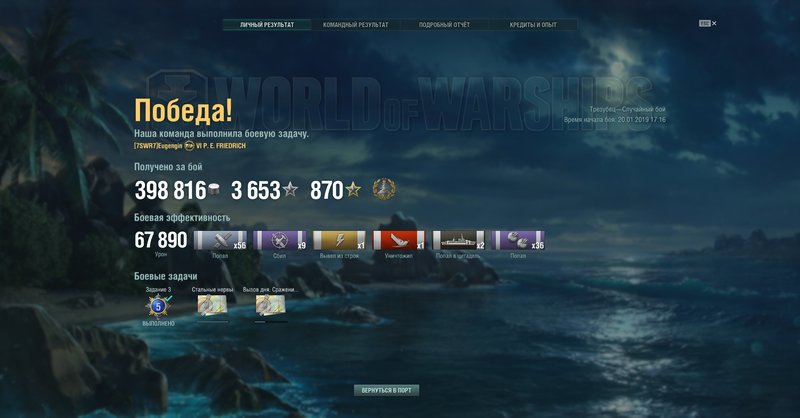
Task: Select the Личный результат tab
Action: [267, 24]
